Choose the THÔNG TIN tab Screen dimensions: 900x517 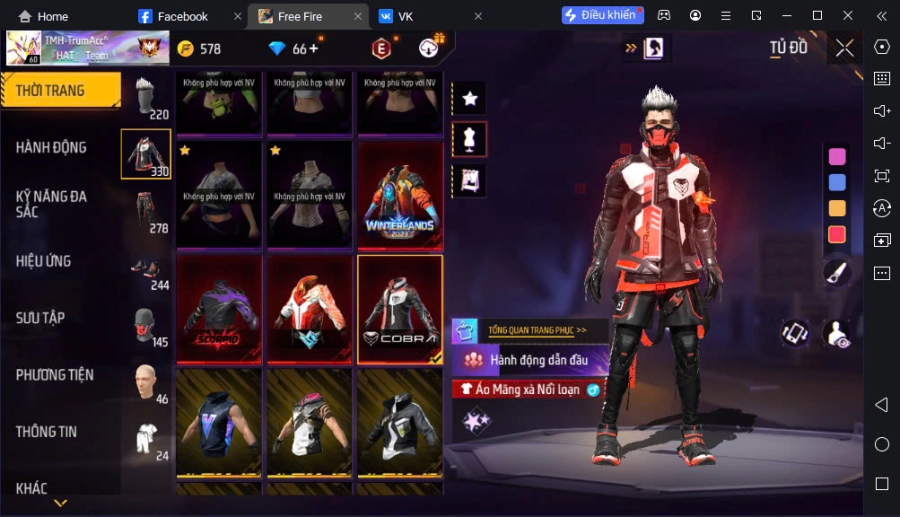(x=47, y=432)
